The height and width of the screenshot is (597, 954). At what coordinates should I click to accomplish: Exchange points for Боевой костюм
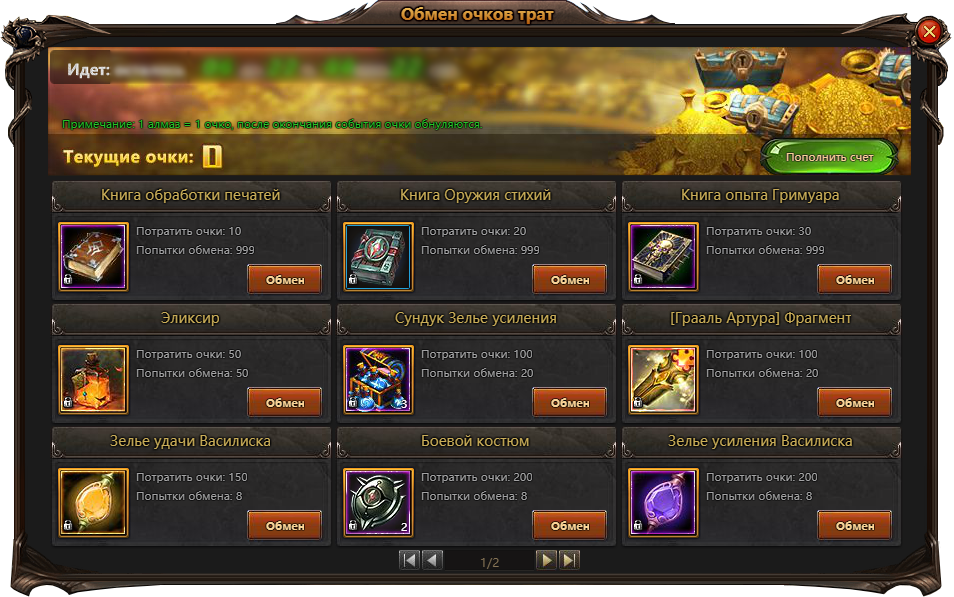[x=569, y=526]
